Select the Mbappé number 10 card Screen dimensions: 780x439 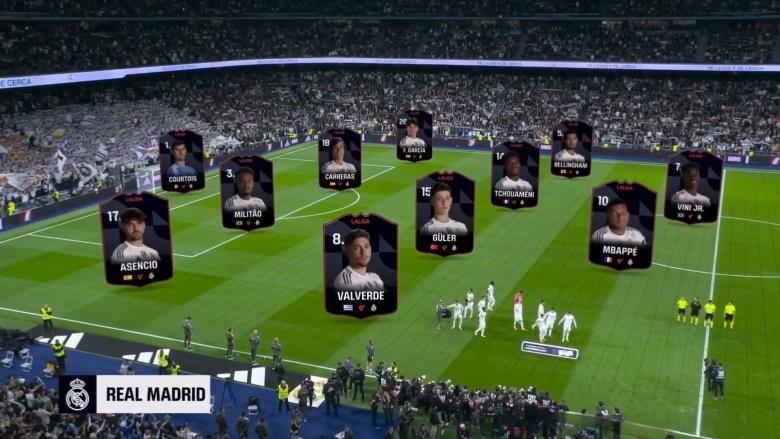click(622, 226)
